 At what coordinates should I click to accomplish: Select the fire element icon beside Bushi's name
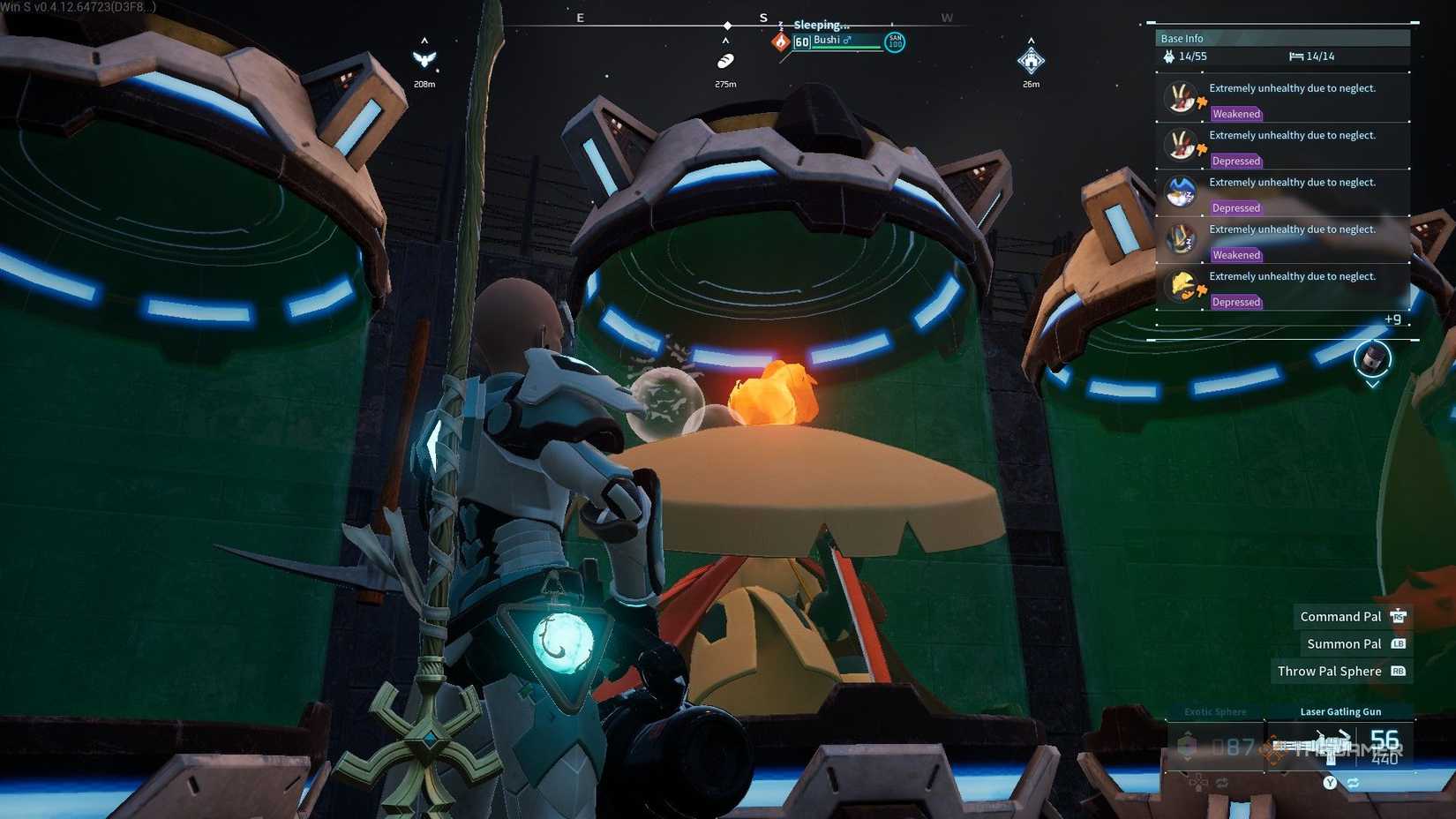(x=780, y=41)
